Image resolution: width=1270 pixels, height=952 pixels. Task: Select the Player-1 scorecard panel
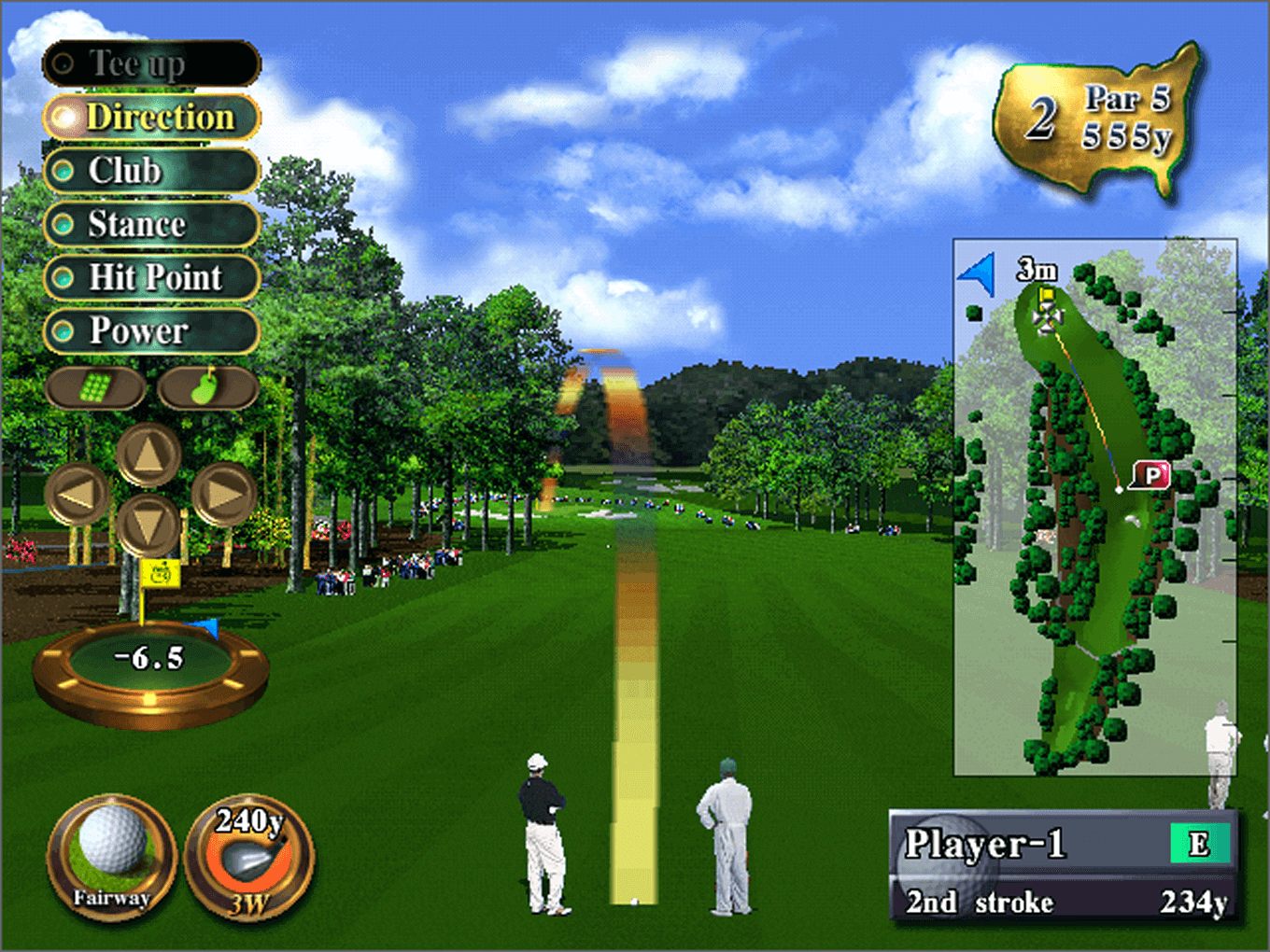[1063, 866]
